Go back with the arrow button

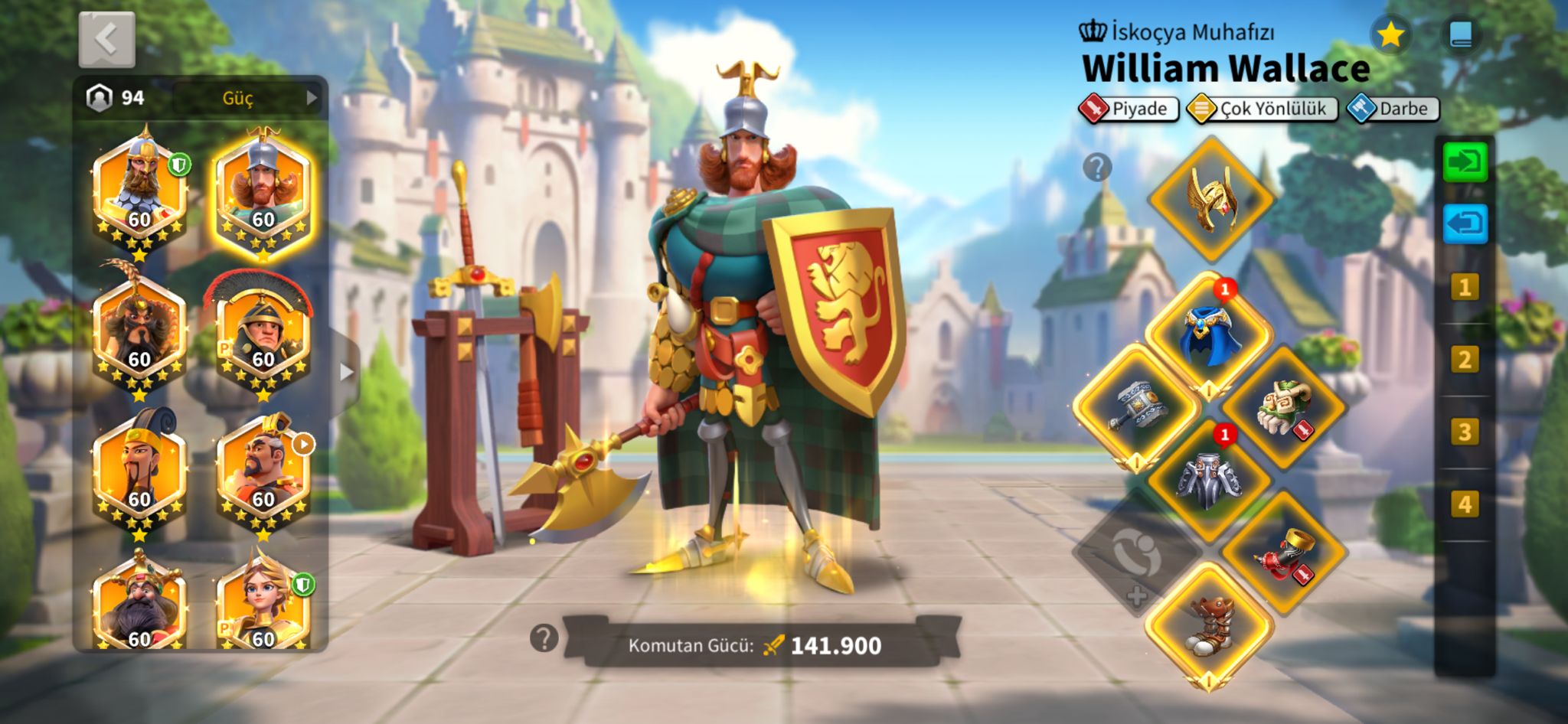(x=107, y=39)
